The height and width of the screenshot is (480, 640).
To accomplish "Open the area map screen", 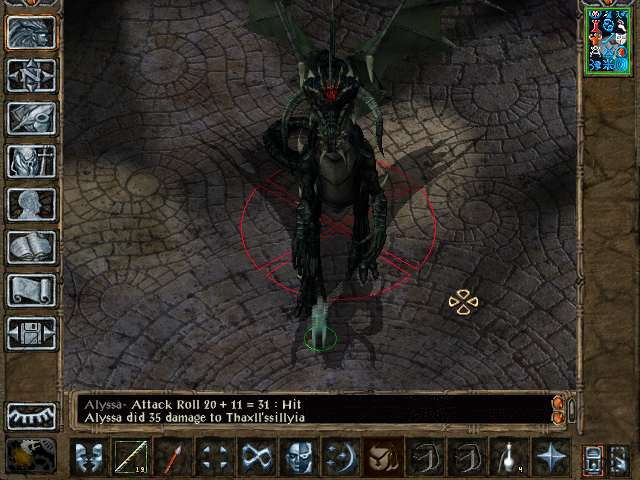I will click(31, 75).
